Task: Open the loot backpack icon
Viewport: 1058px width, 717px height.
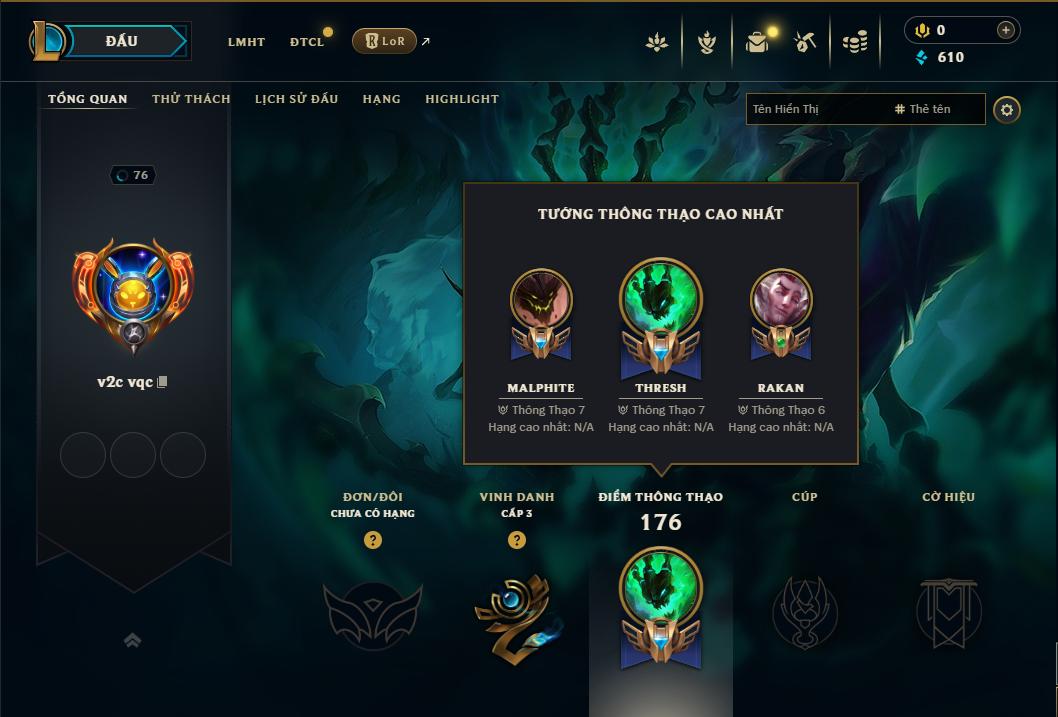Action: click(x=757, y=42)
